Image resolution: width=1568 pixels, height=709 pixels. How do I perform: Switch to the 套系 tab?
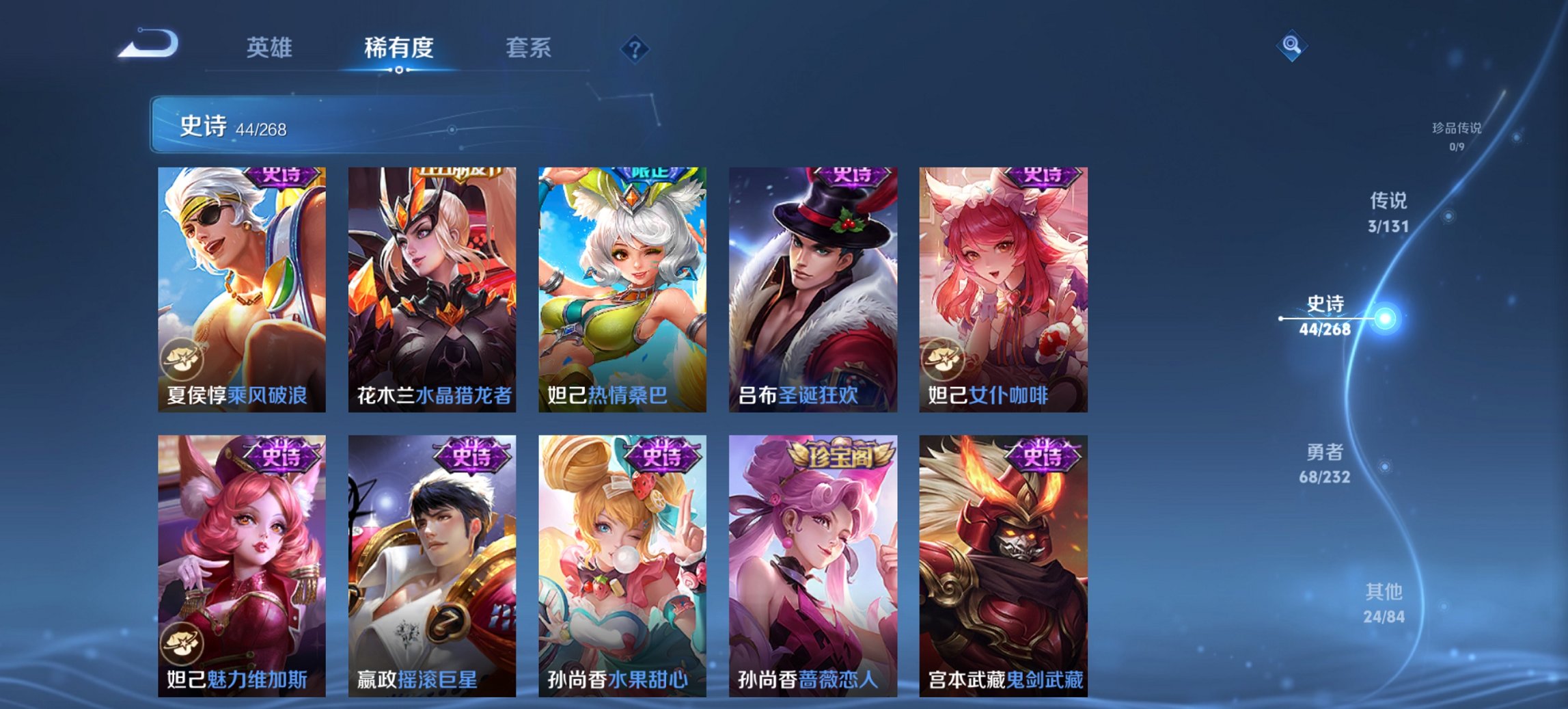point(527,48)
